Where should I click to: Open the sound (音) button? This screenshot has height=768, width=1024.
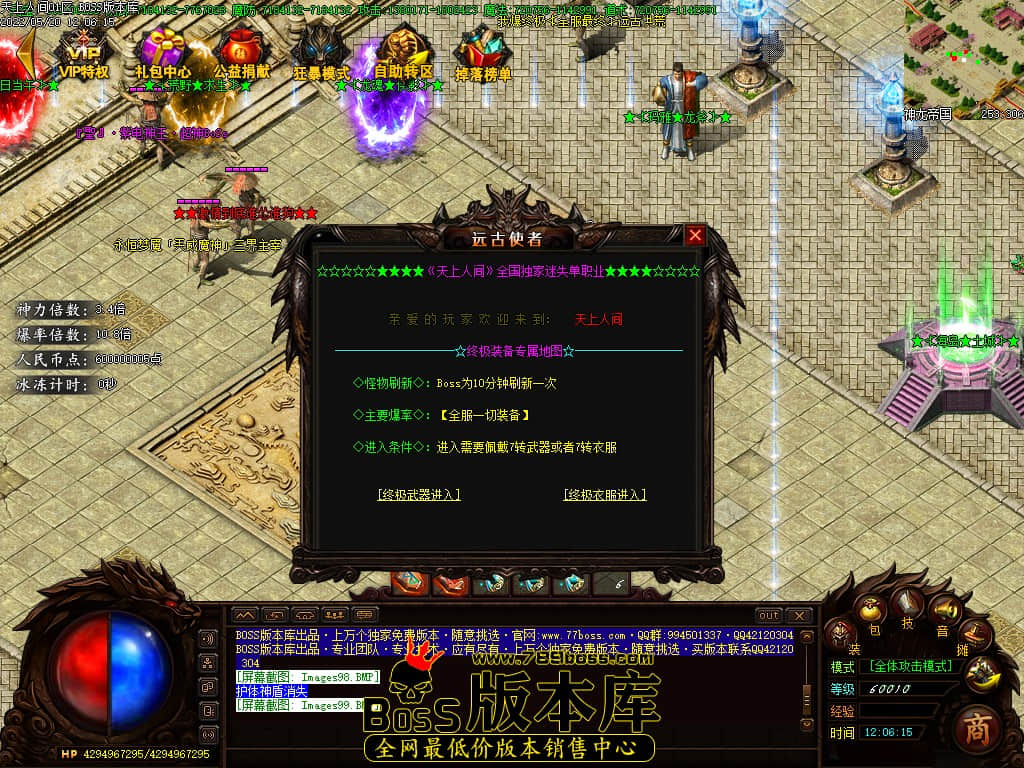[x=942, y=609]
